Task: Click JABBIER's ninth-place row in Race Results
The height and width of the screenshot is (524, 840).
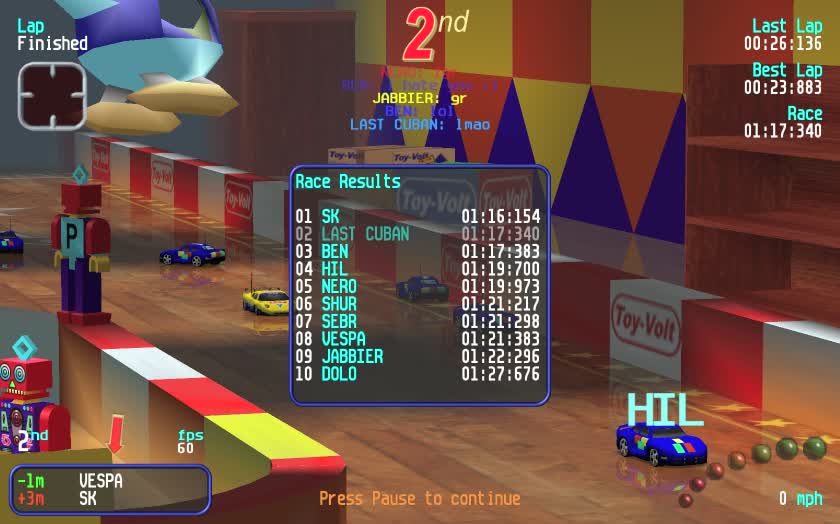Action: [x=418, y=356]
